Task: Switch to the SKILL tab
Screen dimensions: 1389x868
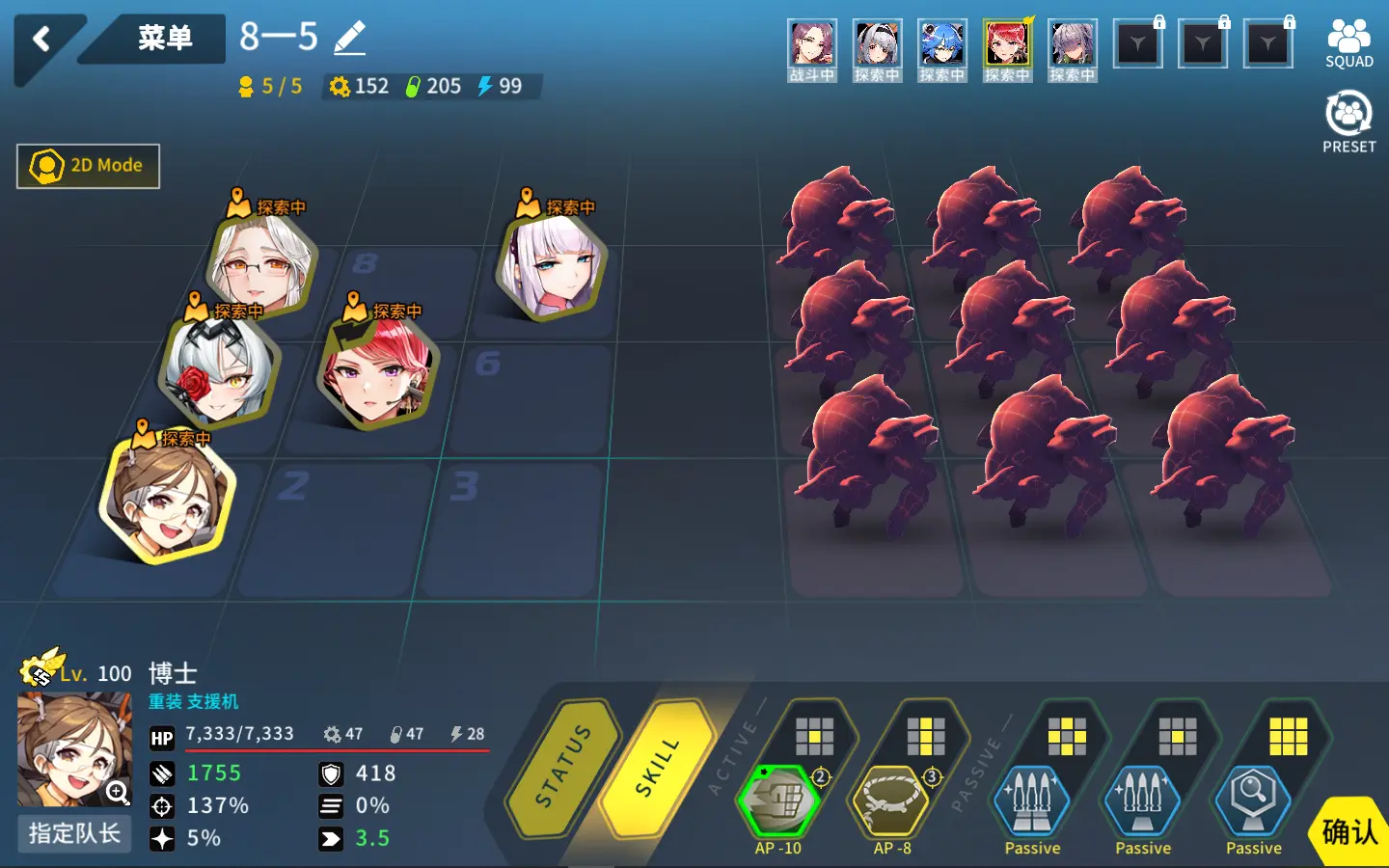Action: coord(658,767)
